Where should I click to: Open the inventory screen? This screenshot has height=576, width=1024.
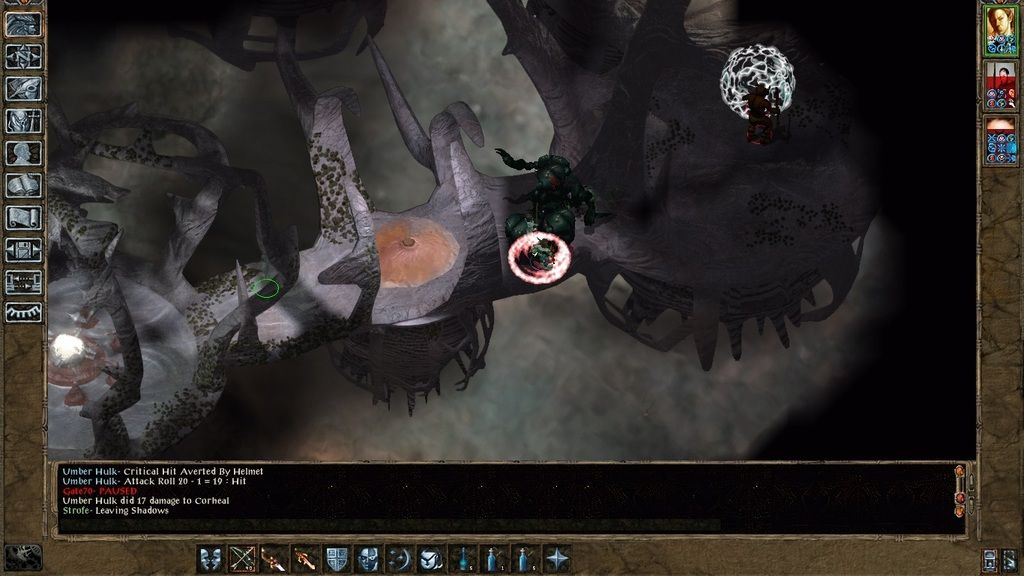(x=23, y=121)
